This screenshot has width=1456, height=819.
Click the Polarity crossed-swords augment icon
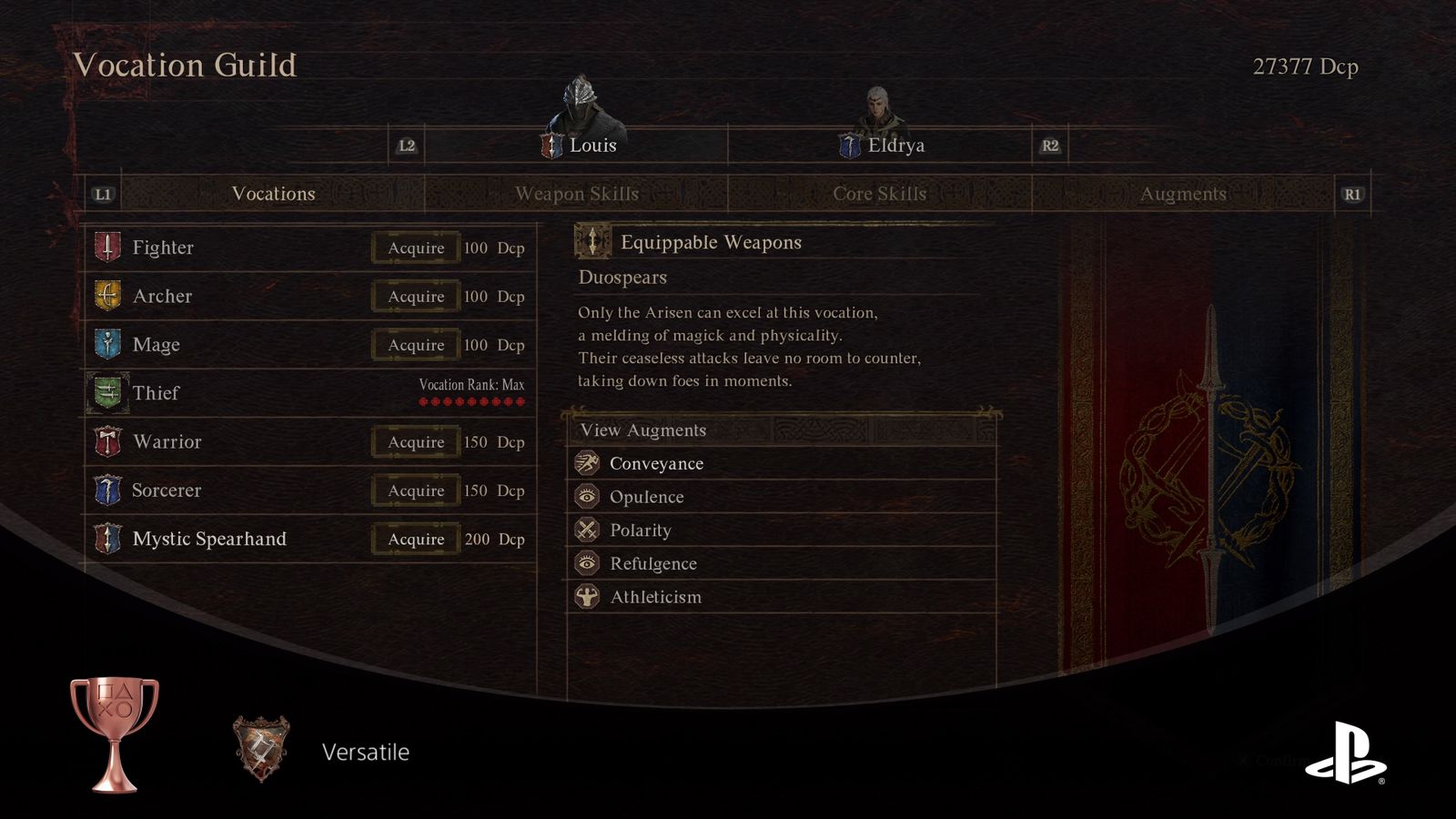pyautogui.click(x=587, y=530)
